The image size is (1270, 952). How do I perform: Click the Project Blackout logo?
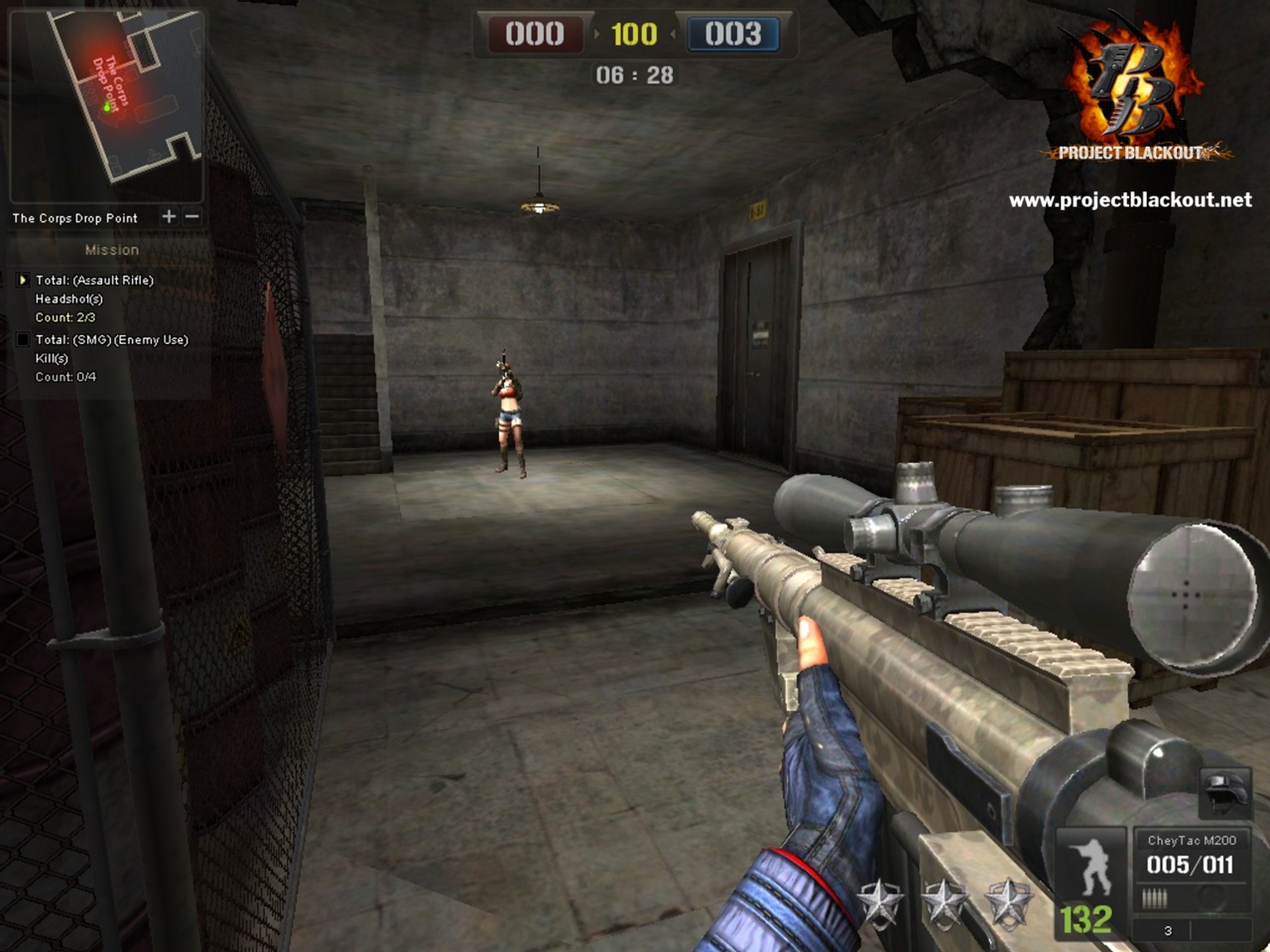[1129, 89]
